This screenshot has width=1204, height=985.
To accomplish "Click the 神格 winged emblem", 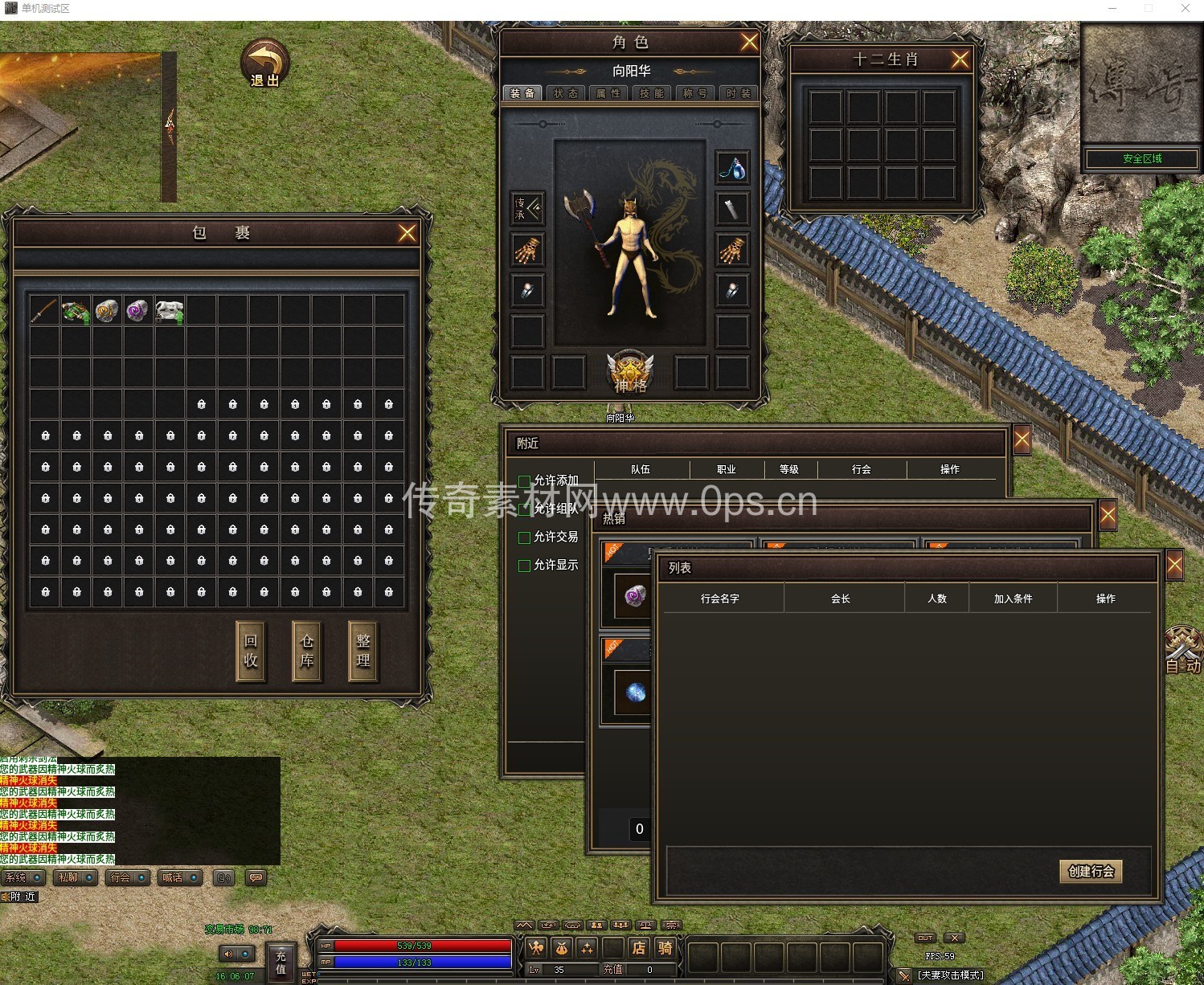I will (x=630, y=372).
